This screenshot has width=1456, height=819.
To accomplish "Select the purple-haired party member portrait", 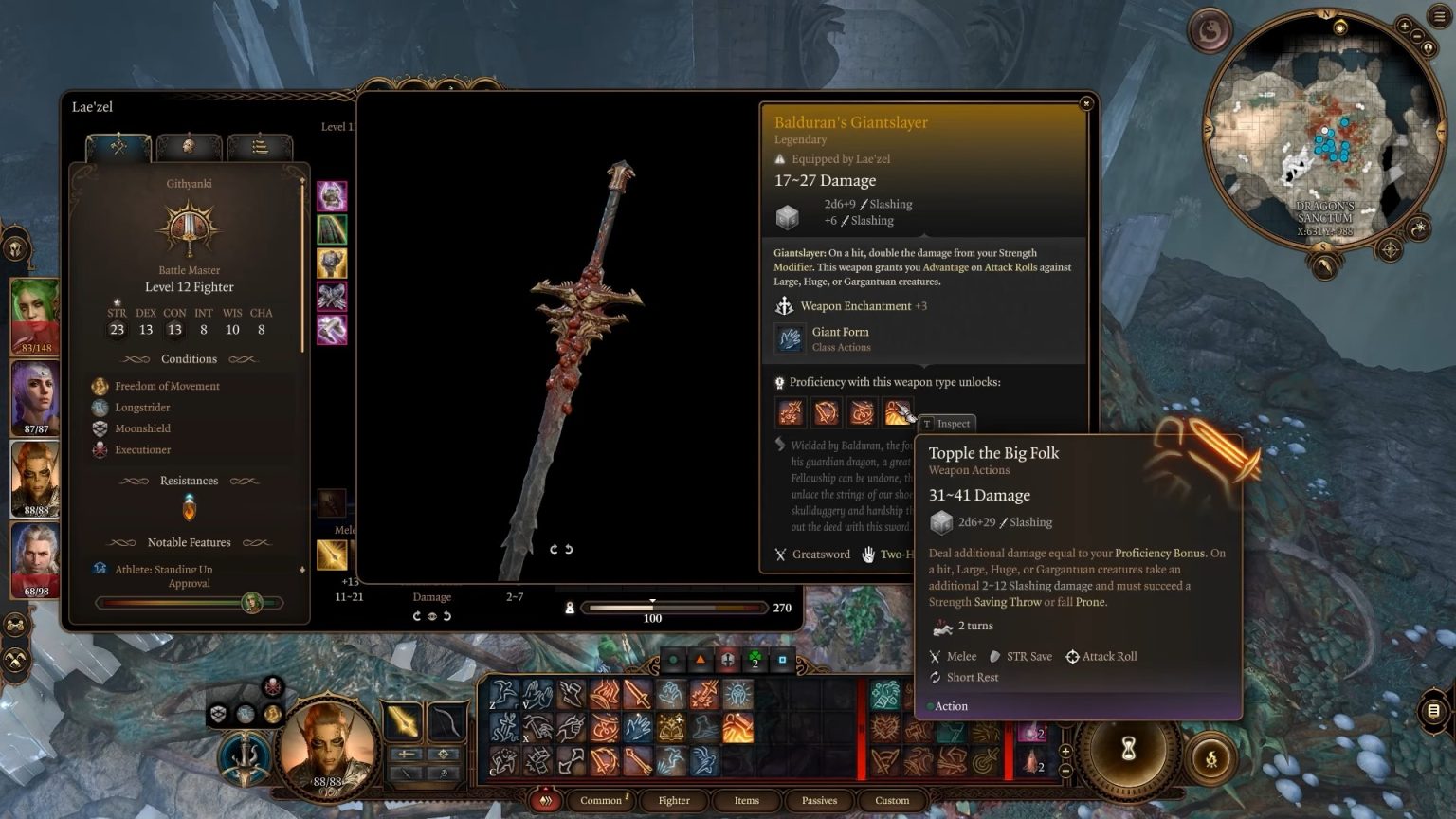I will [36, 397].
